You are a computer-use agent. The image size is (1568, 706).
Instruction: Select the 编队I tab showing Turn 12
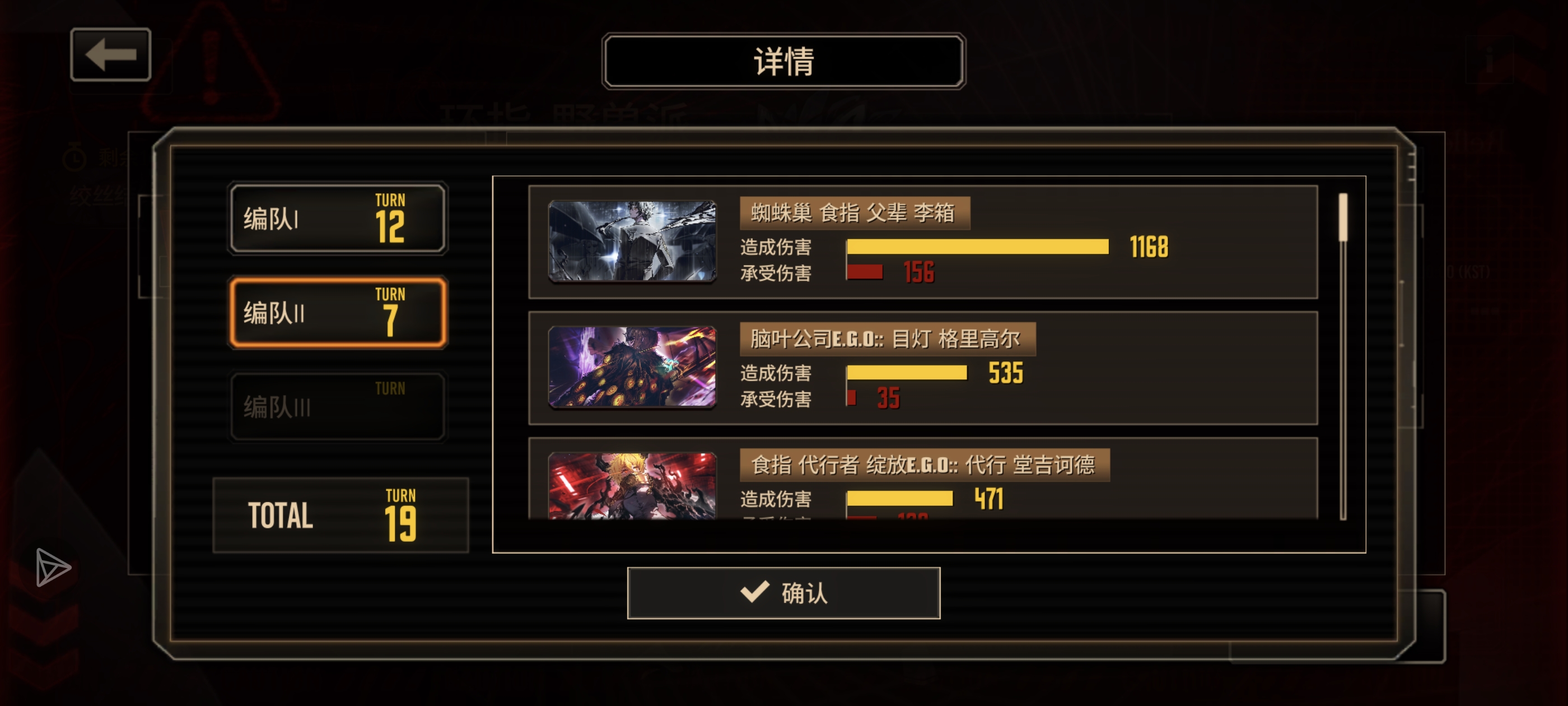point(337,217)
